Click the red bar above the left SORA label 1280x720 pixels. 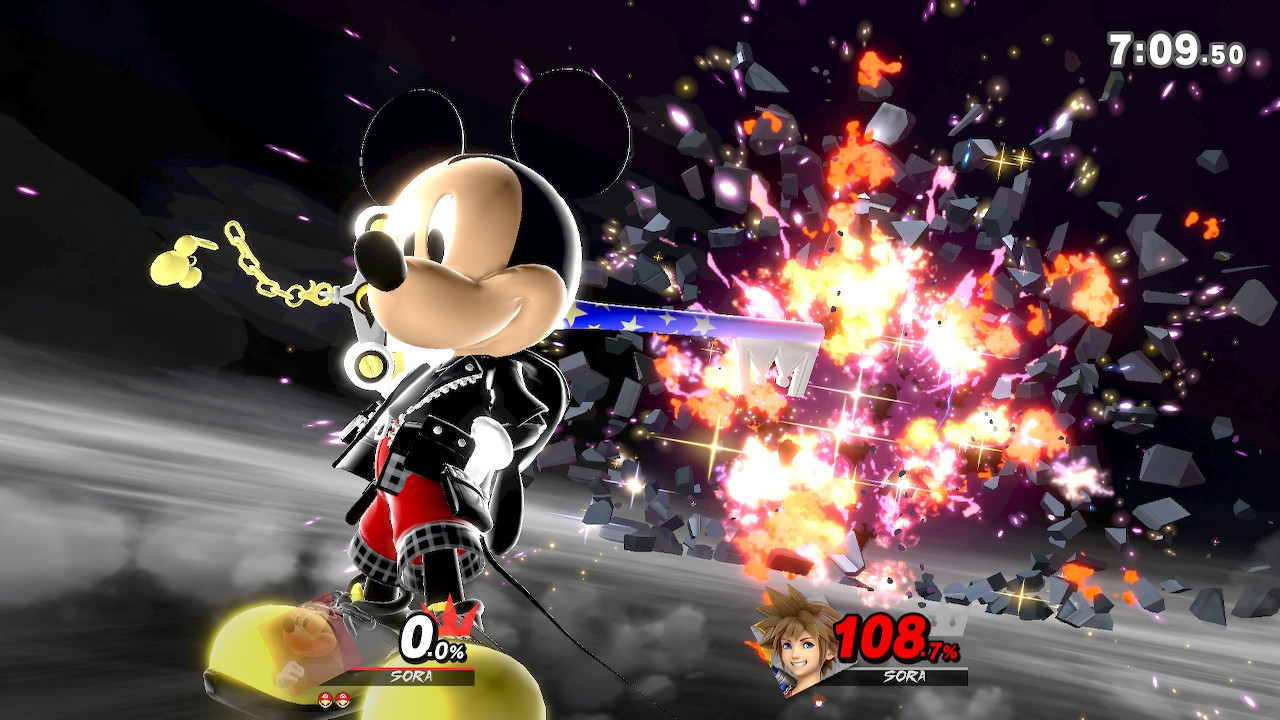click(x=411, y=667)
